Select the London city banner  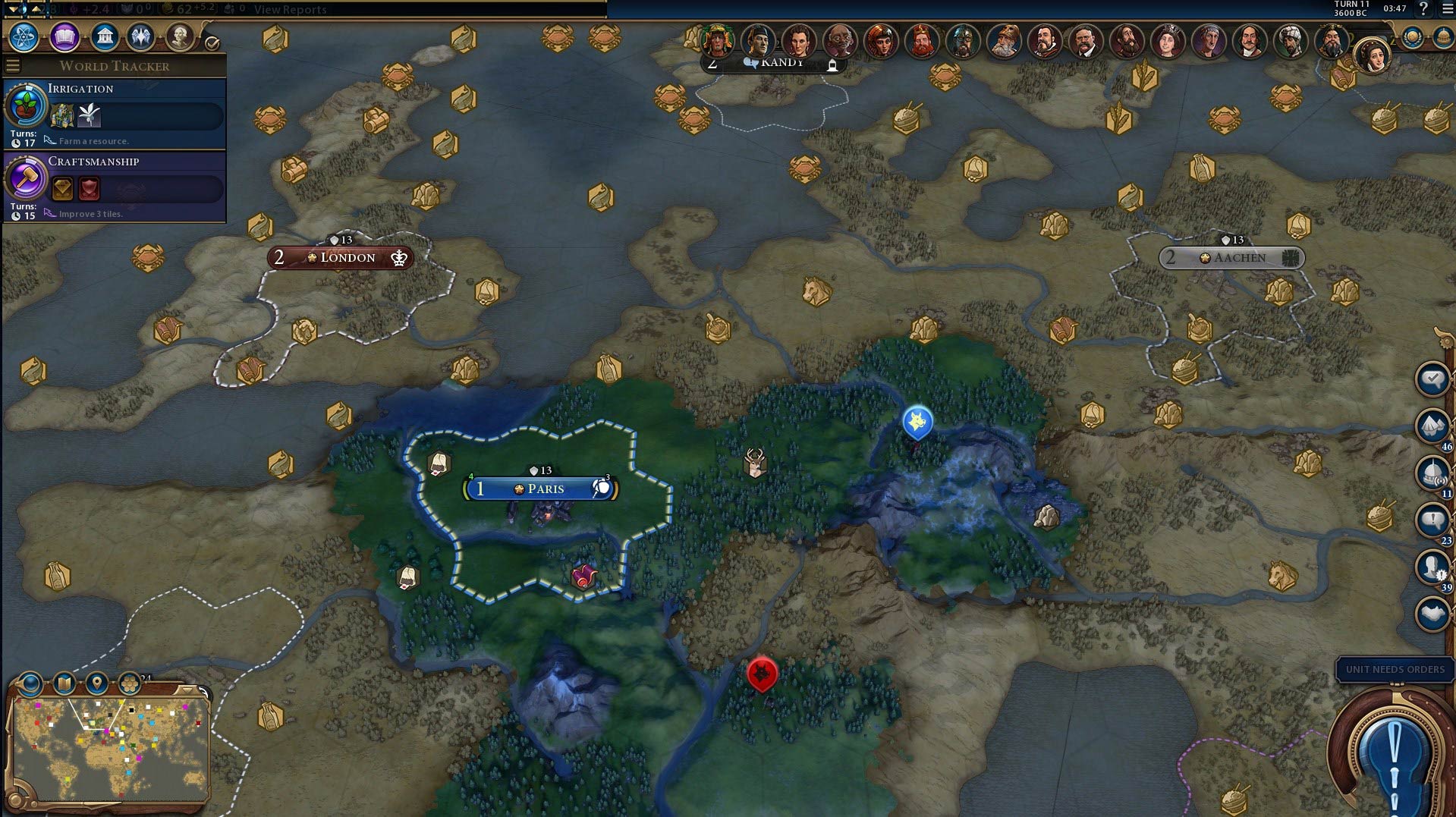341,258
